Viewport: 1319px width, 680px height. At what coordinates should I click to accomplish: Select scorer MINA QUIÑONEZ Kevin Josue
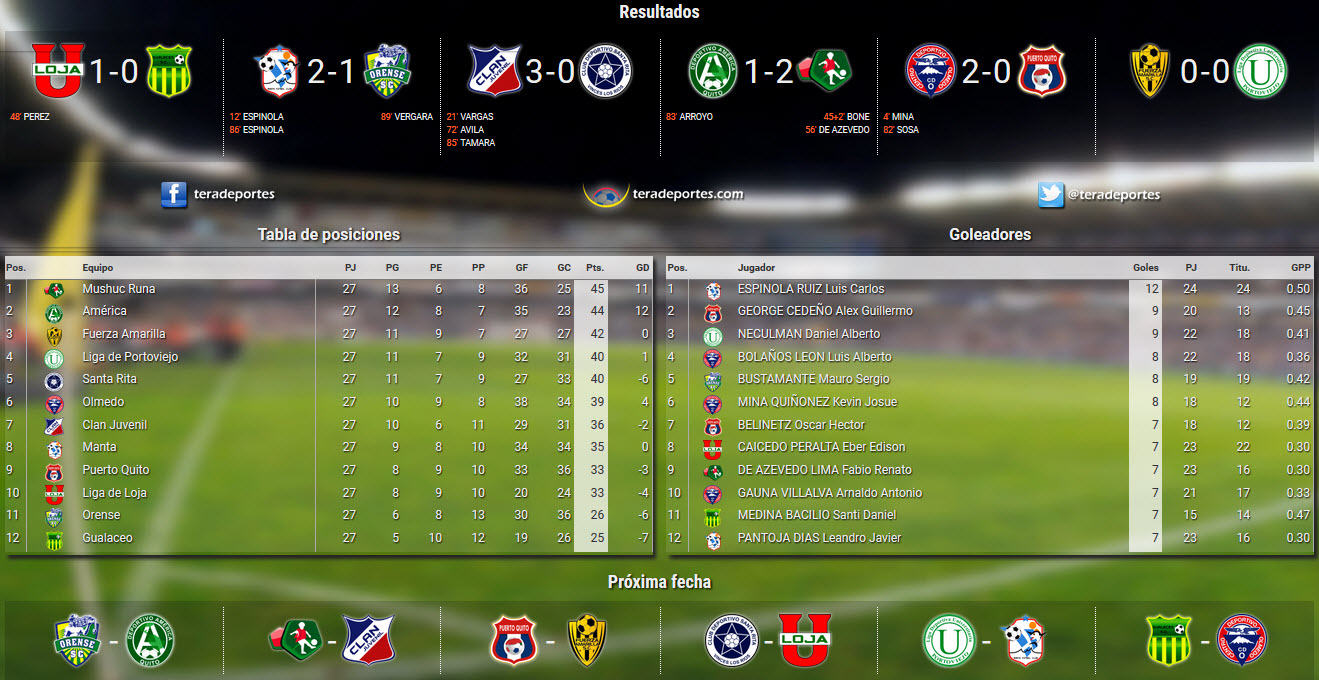816,402
